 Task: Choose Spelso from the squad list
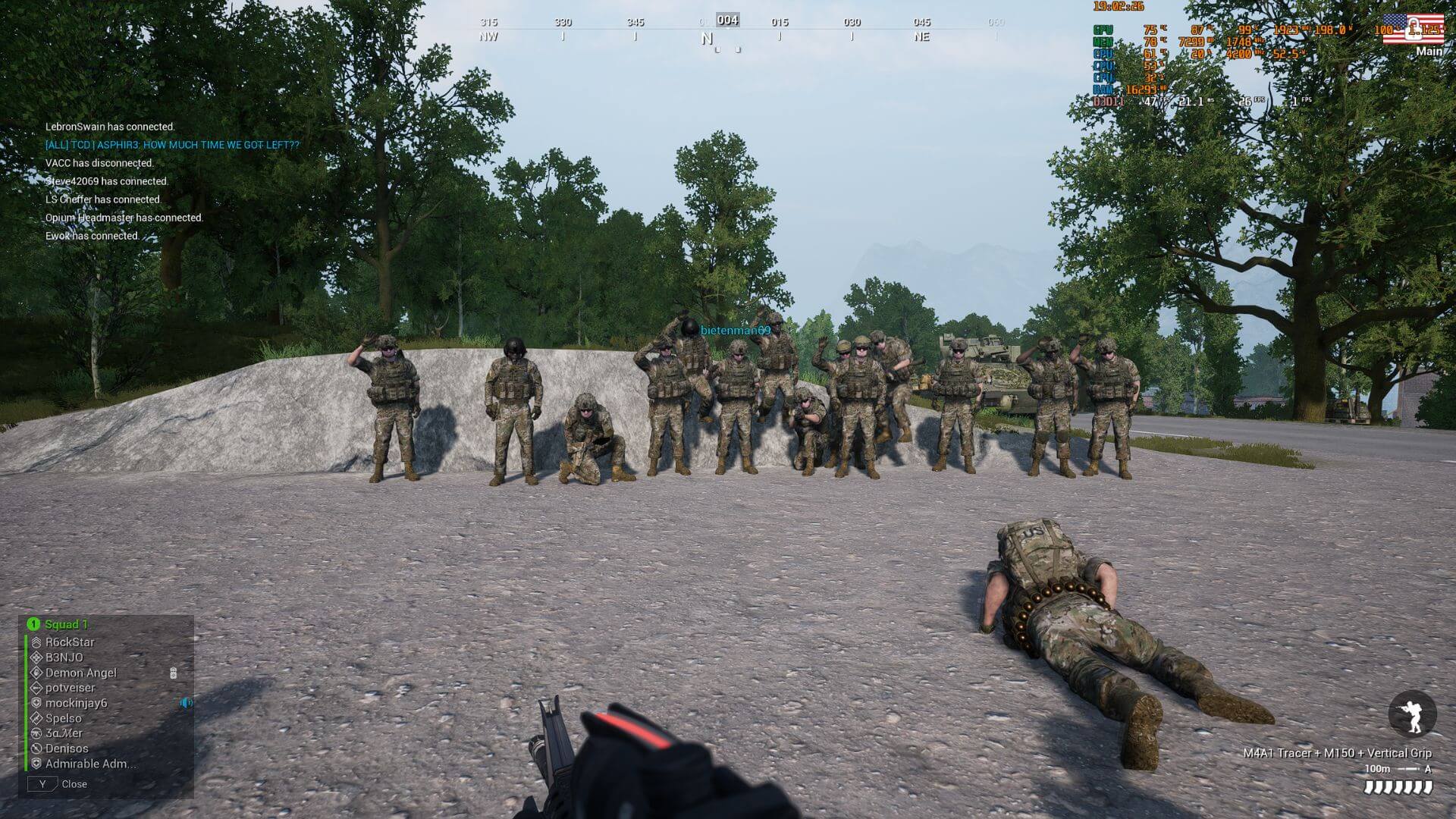click(x=63, y=718)
